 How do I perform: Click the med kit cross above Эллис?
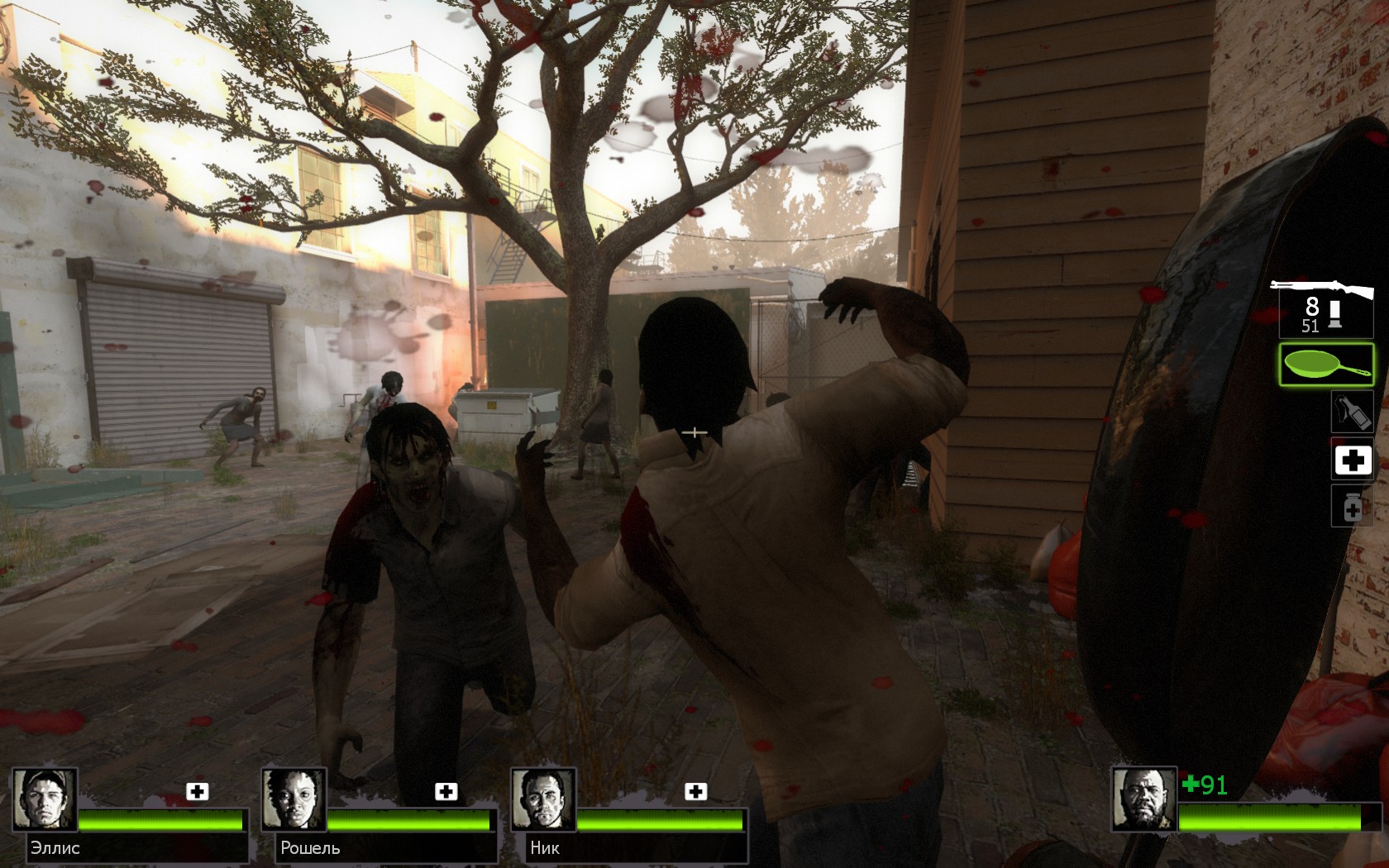pos(195,791)
